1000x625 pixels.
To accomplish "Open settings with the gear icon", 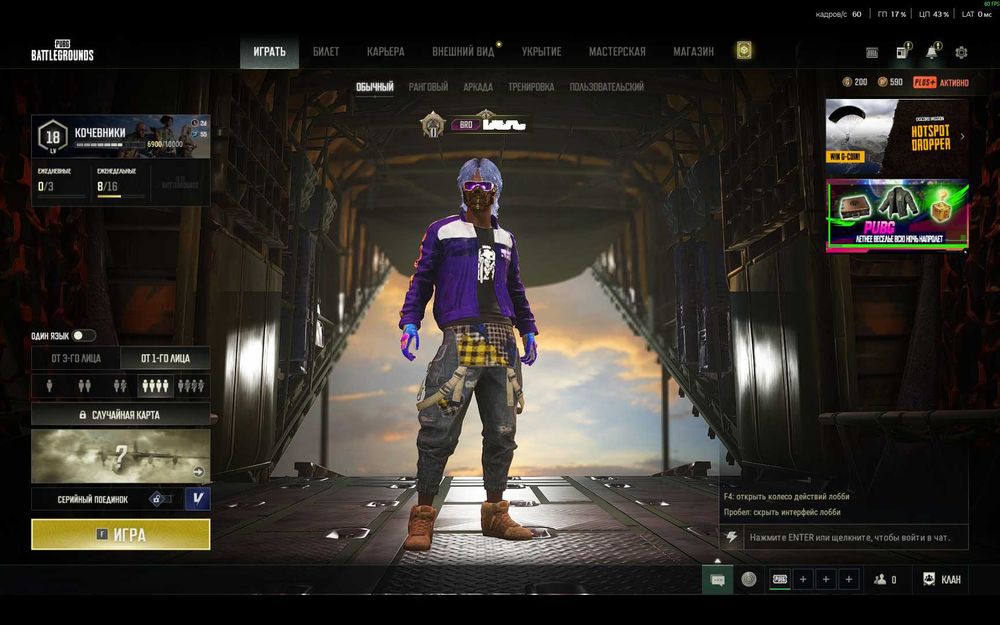I will pyautogui.click(x=961, y=52).
